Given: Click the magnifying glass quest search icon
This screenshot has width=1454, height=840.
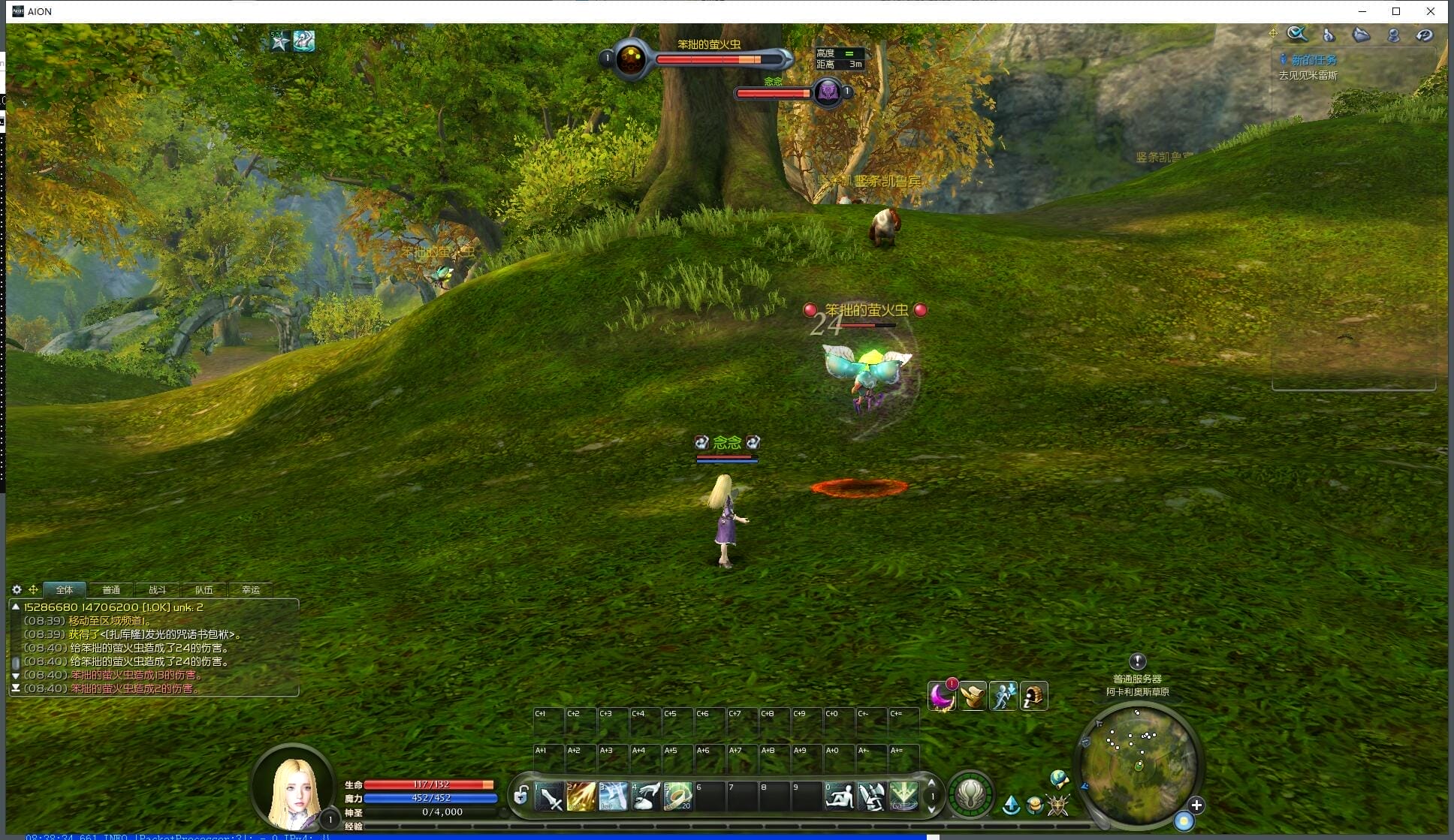Looking at the screenshot, I should pos(1297,34).
